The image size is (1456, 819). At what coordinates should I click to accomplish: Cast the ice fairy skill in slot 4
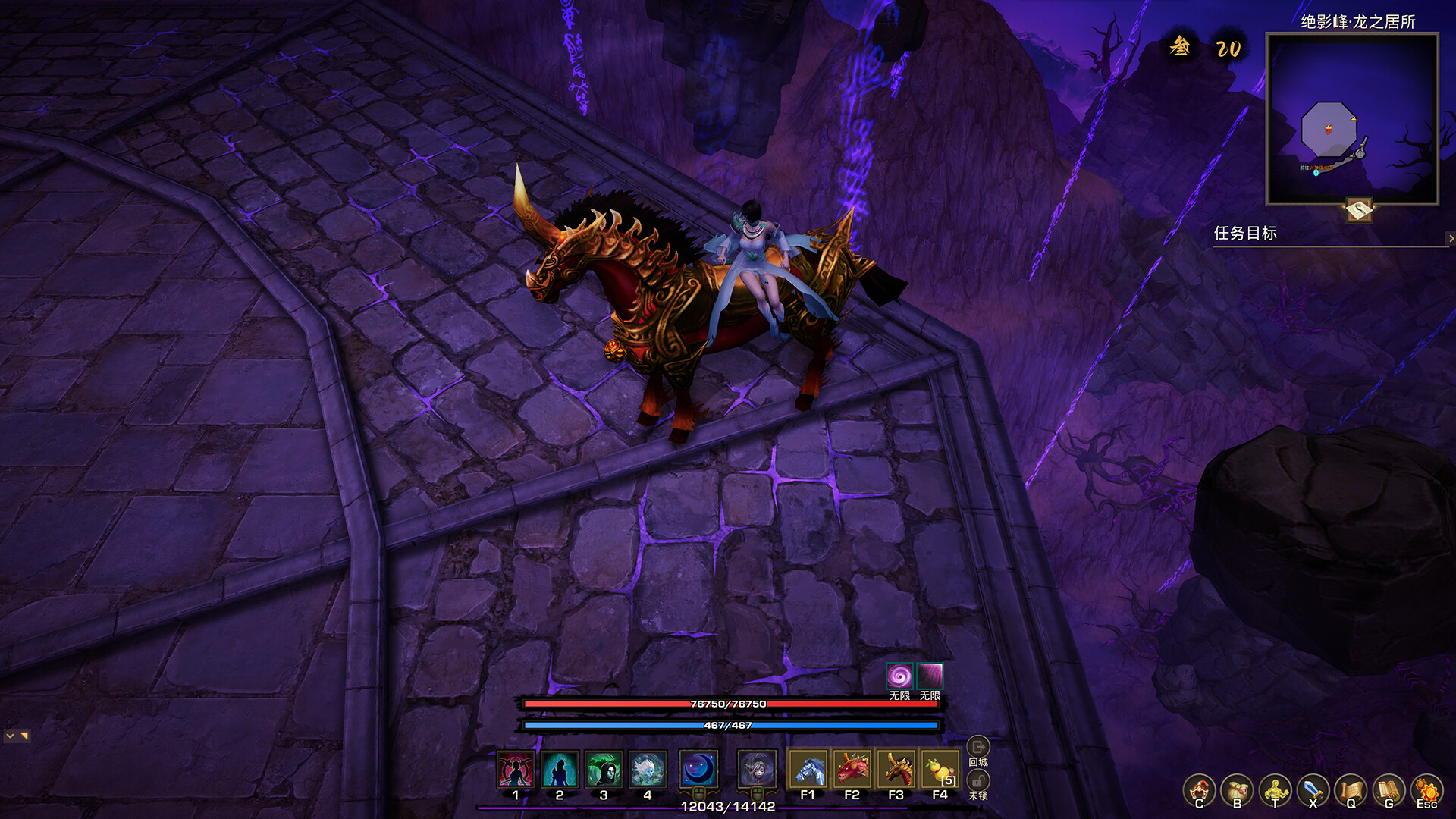(647, 769)
